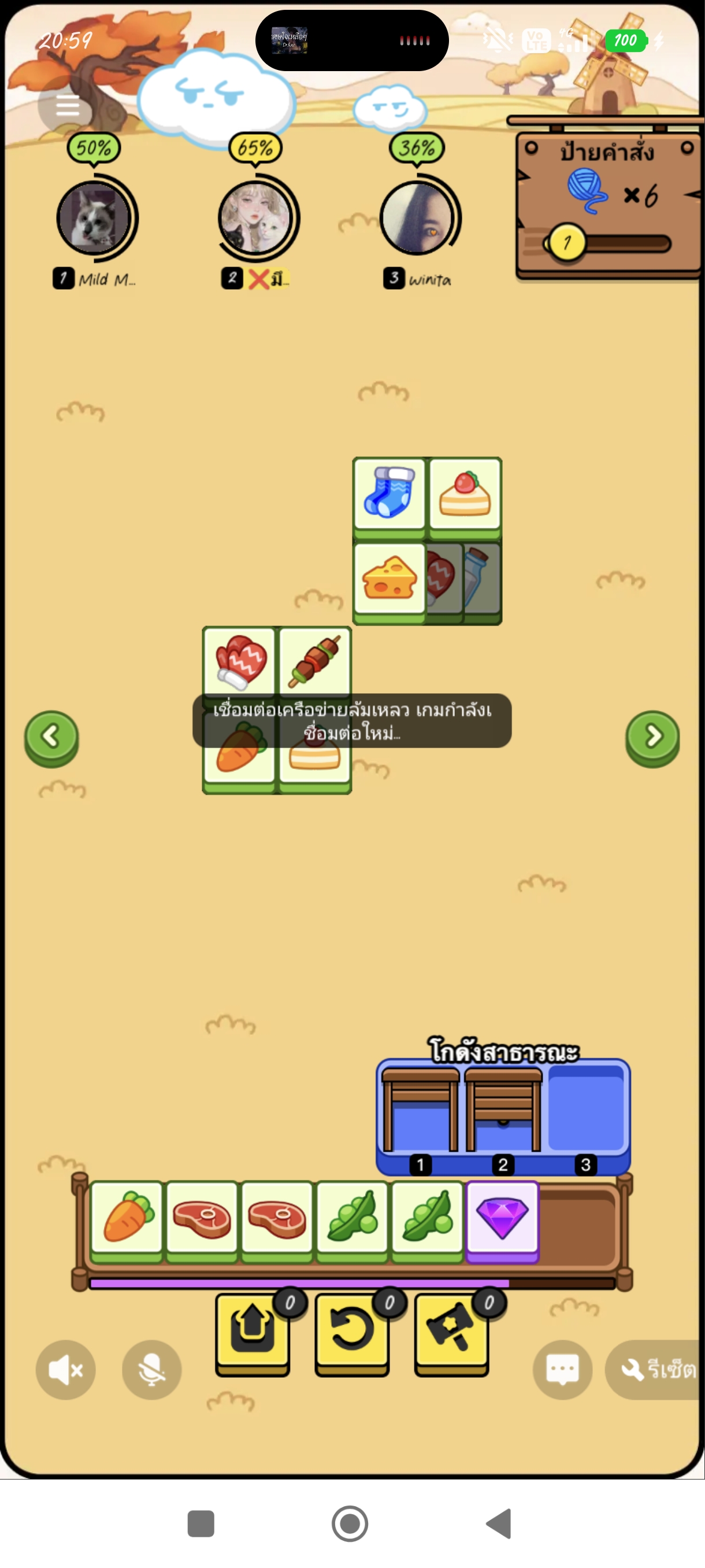
Task: Go to the next board with the right arrow
Action: click(x=652, y=737)
